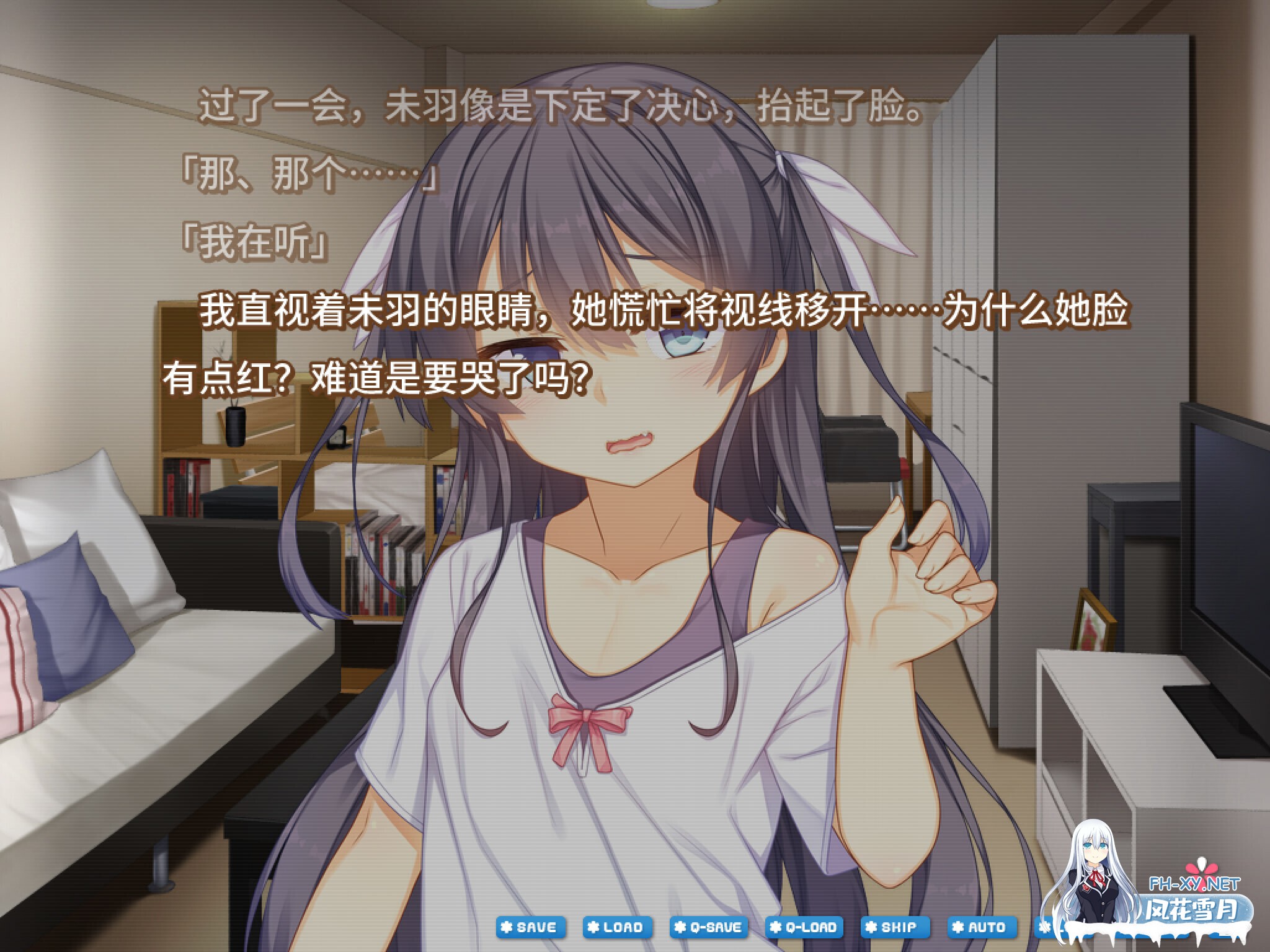
Task: Perform a quick save with Q-SAVE
Action: click(x=707, y=928)
